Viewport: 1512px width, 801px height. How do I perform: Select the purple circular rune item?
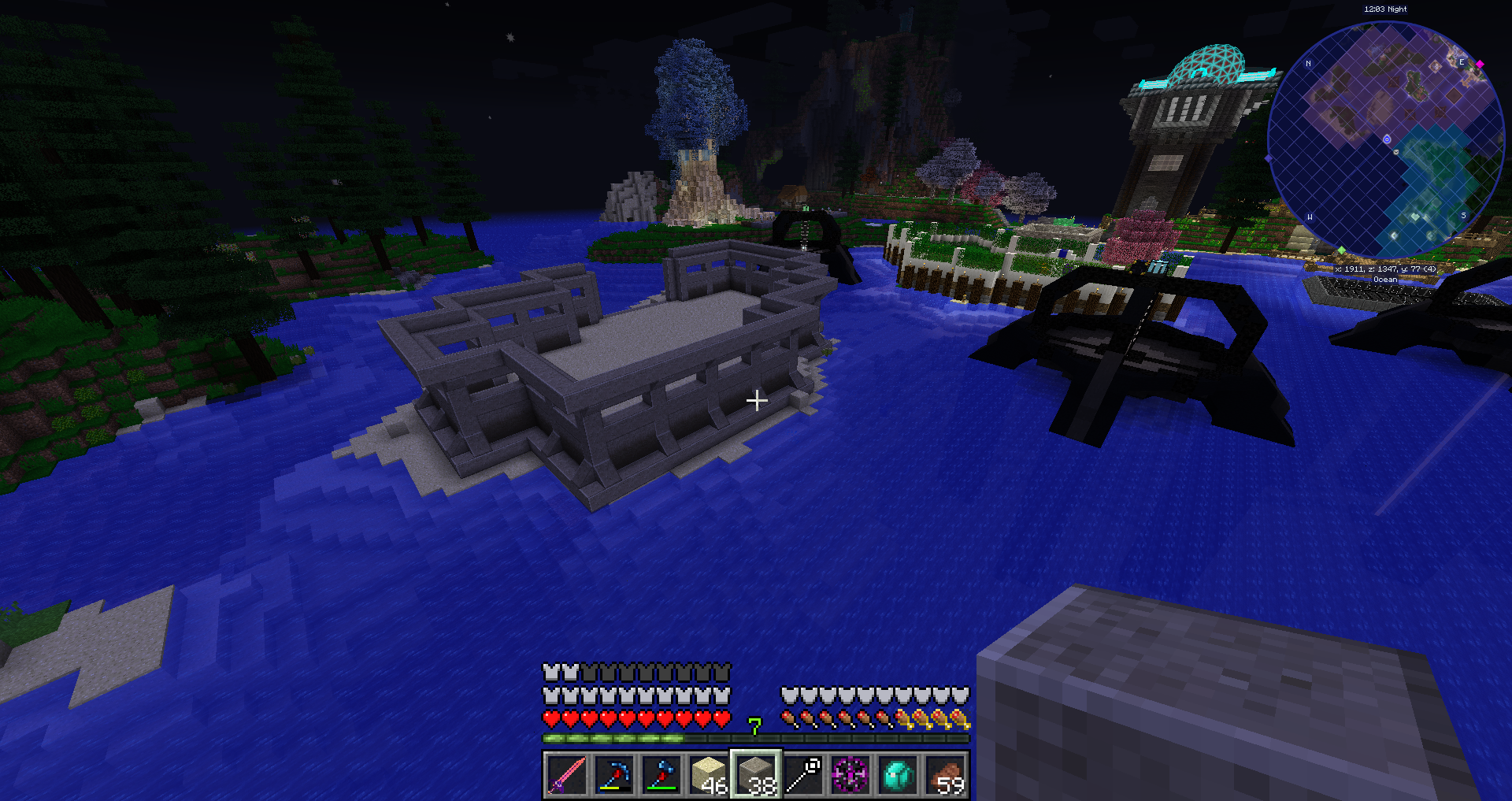pyautogui.click(x=851, y=775)
